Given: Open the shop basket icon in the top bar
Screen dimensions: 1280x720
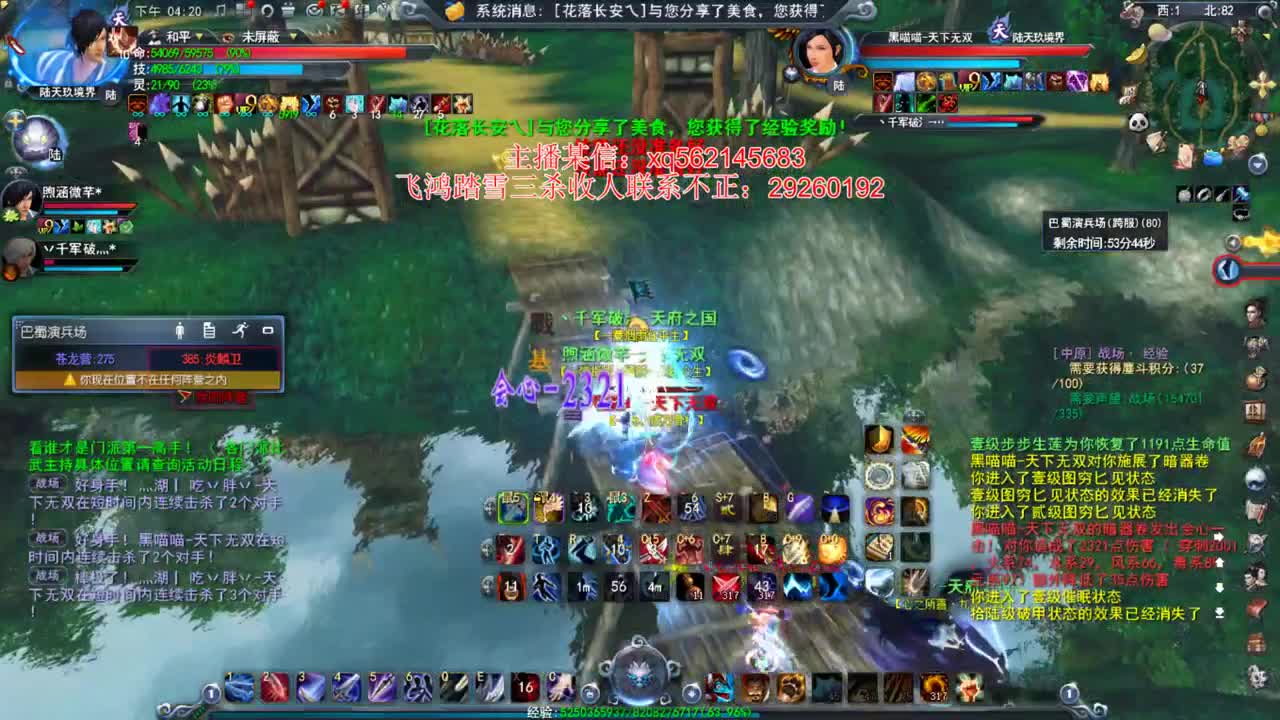Looking at the screenshot, I should [x=287, y=9].
